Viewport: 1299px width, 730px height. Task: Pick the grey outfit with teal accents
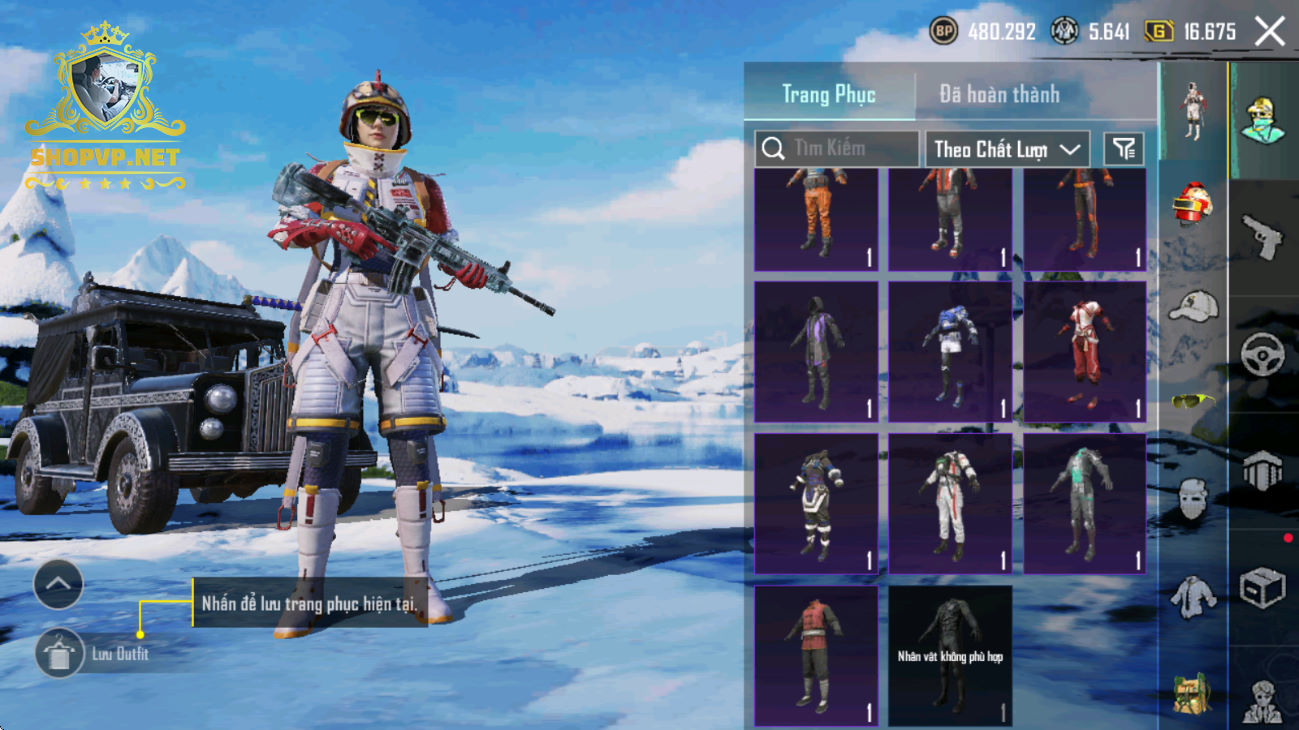(1084, 503)
